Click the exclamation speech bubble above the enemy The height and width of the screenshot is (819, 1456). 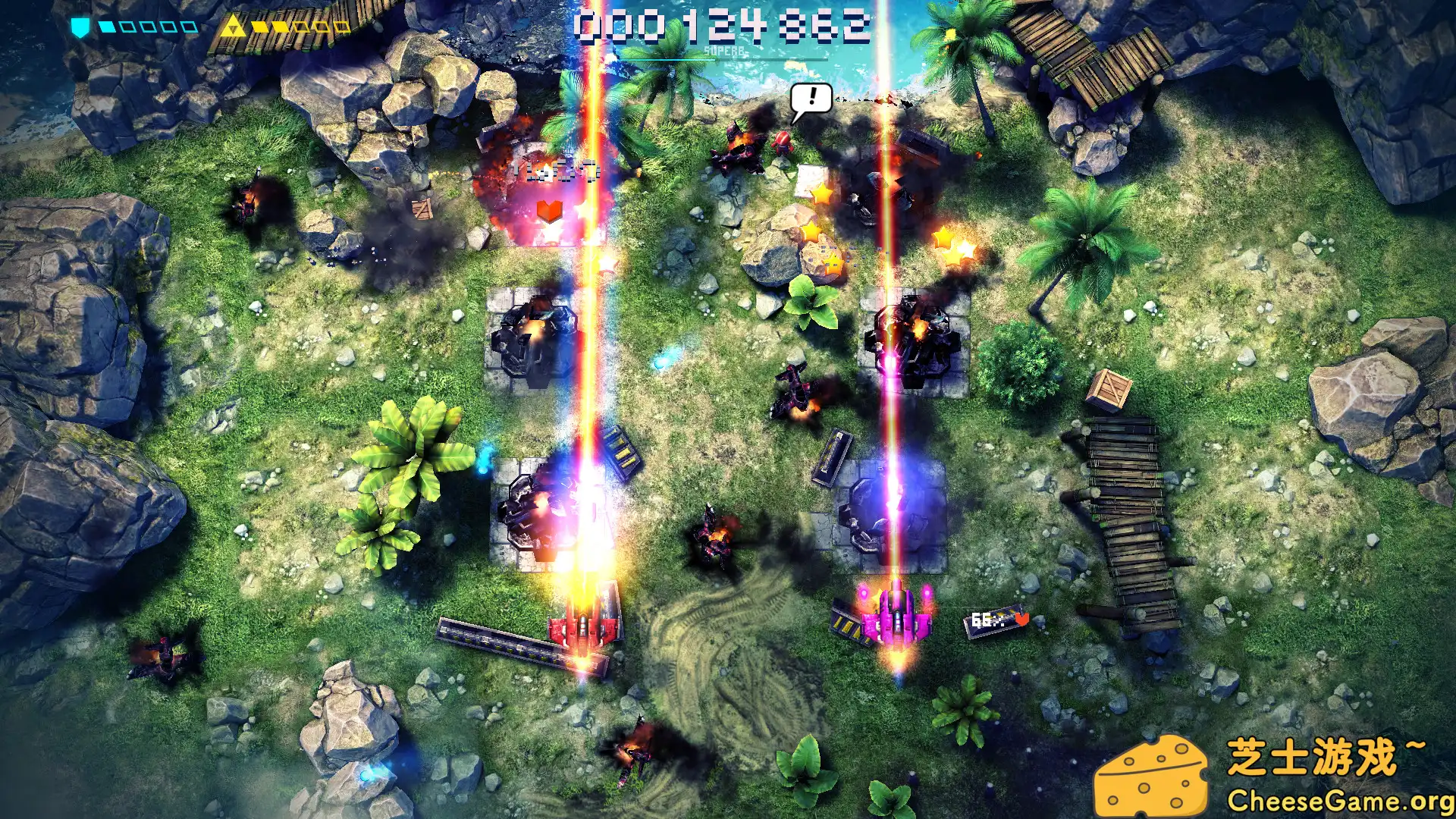(811, 99)
